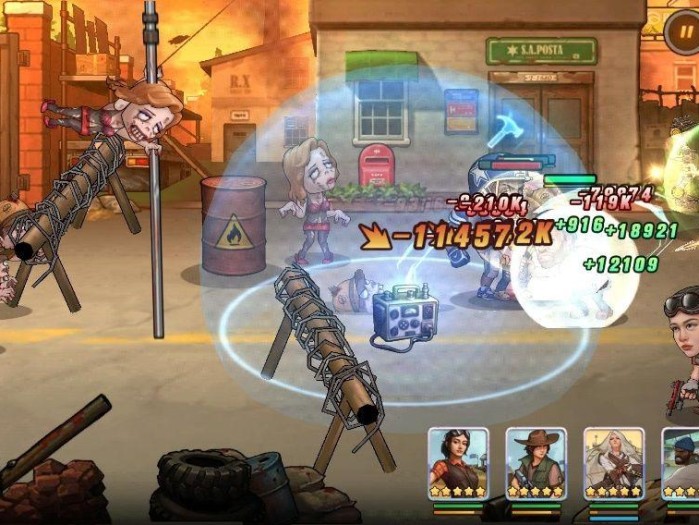Pause the battle with the pause button
Image resolution: width=699 pixels, height=525 pixels.
click(x=684, y=31)
